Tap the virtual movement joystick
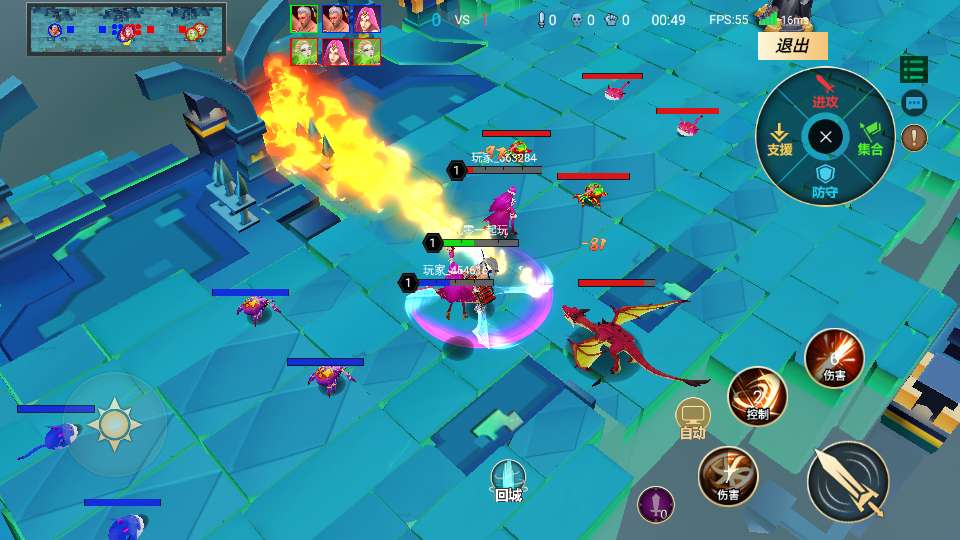Viewport: 960px width, 540px height. [x=114, y=424]
